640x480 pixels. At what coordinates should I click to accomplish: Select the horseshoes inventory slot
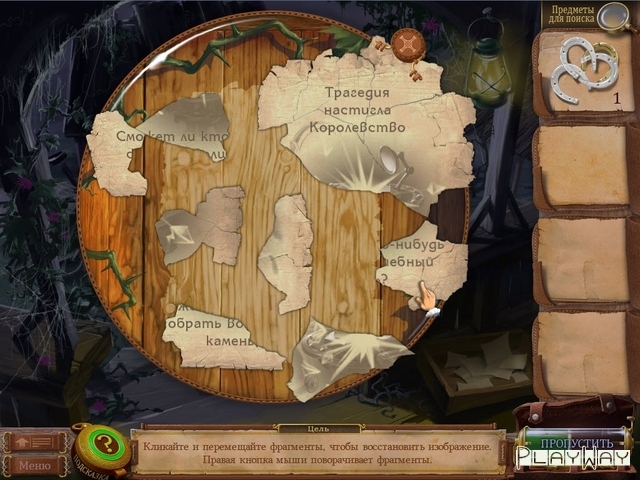pos(585,72)
